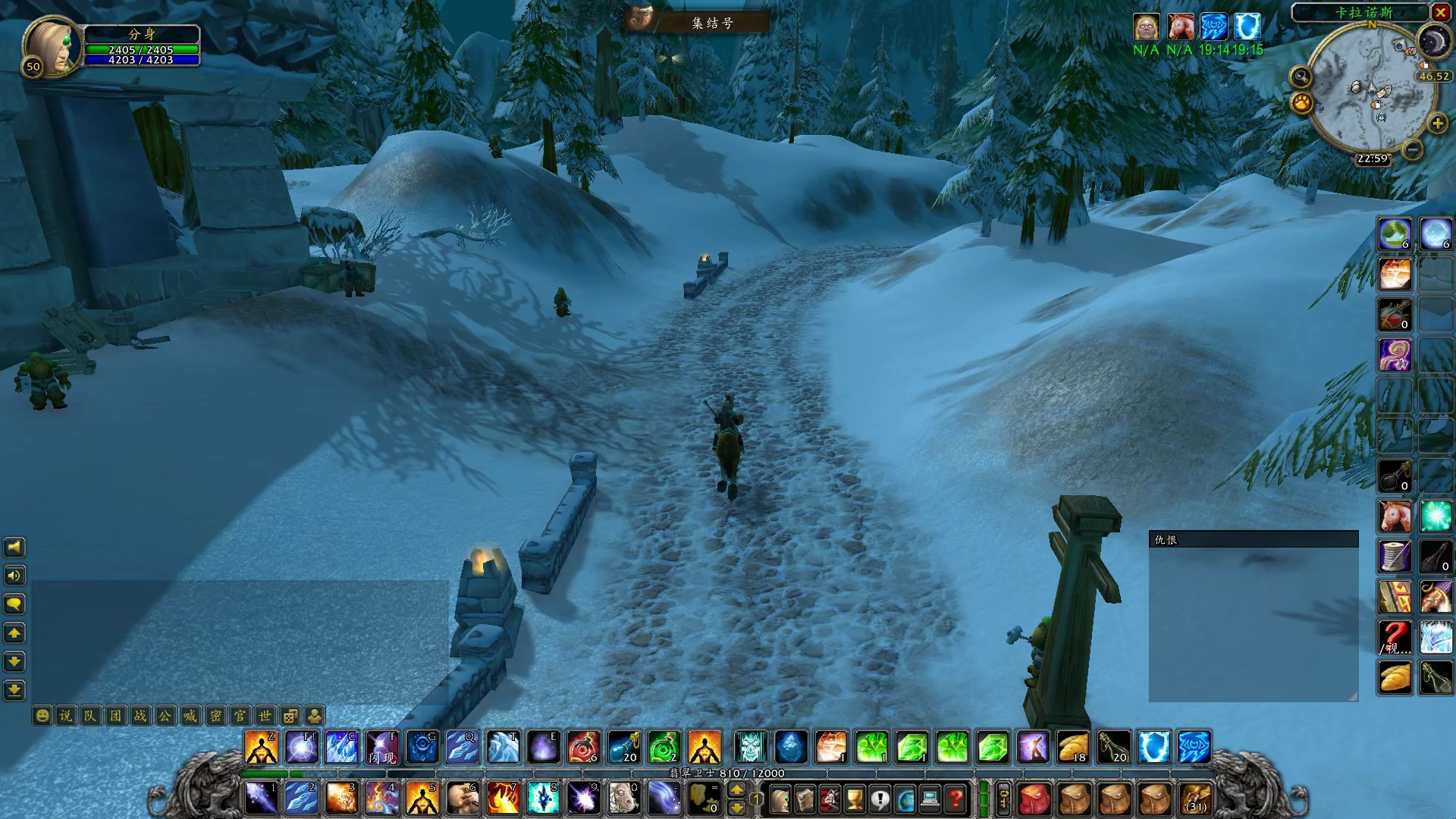This screenshot has width=1456, height=819.
Task: Cast Blink with the 闪现 icon
Action: (x=381, y=748)
